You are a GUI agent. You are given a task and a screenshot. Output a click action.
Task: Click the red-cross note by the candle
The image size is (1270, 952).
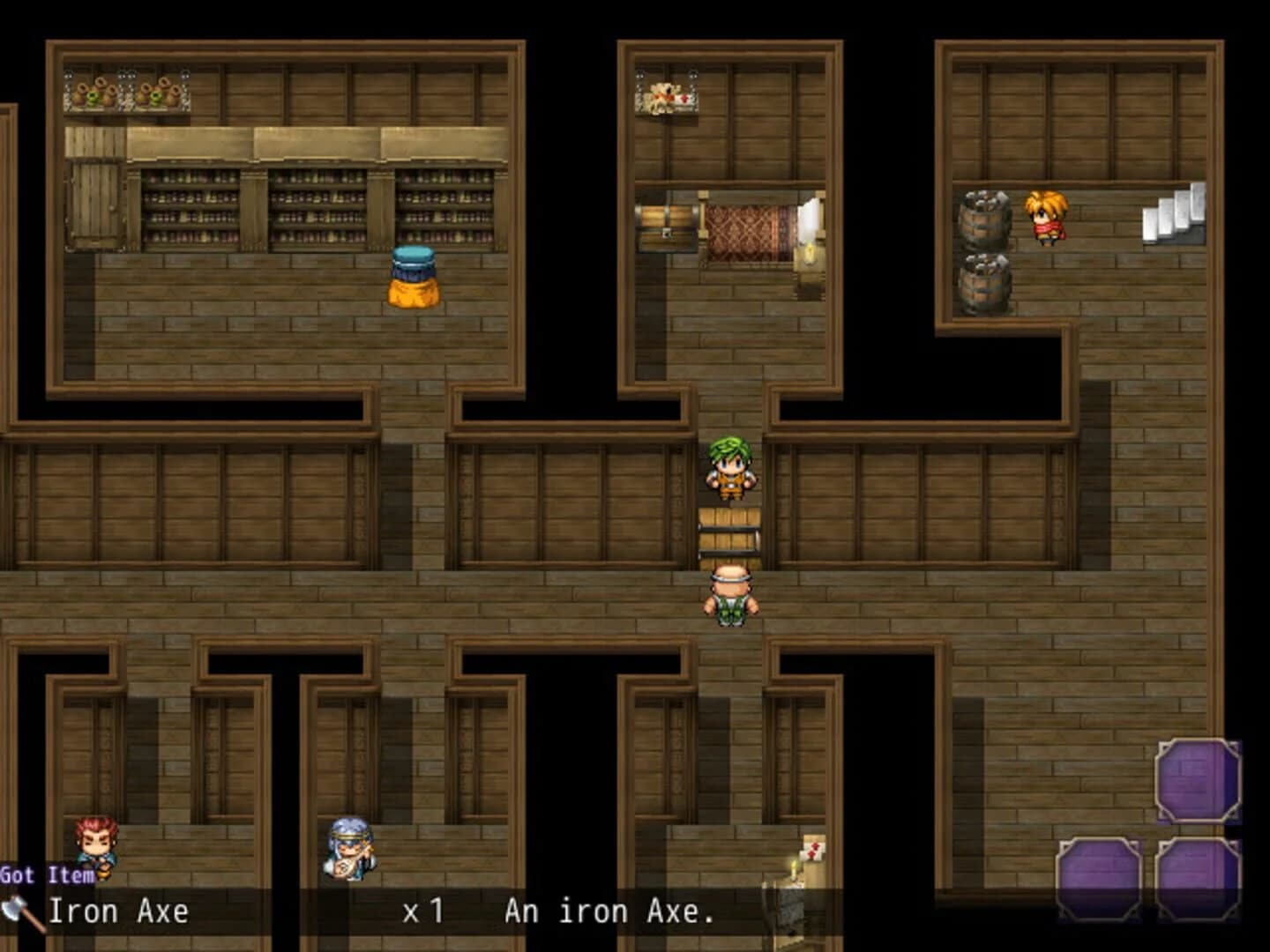[812, 852]
